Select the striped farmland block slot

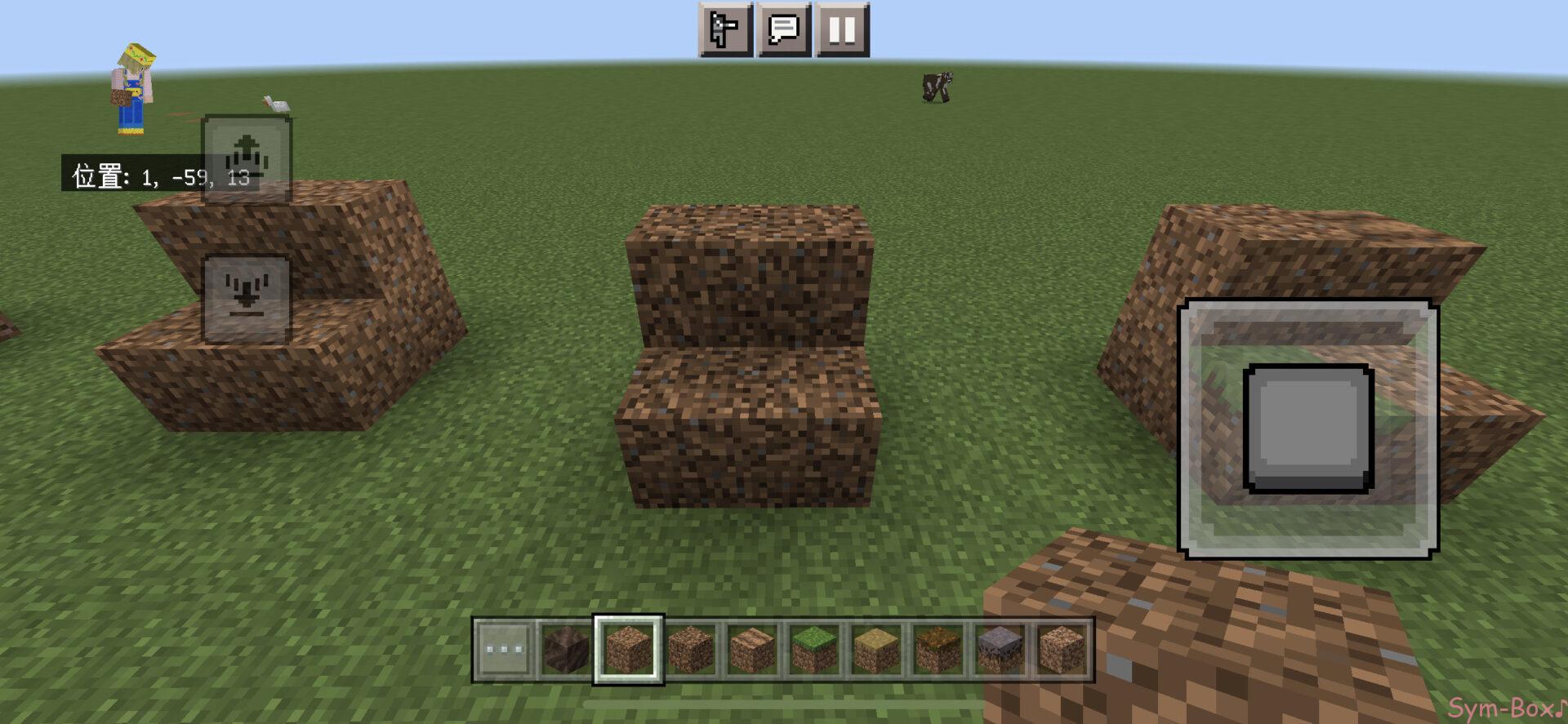tap(752, 650)
